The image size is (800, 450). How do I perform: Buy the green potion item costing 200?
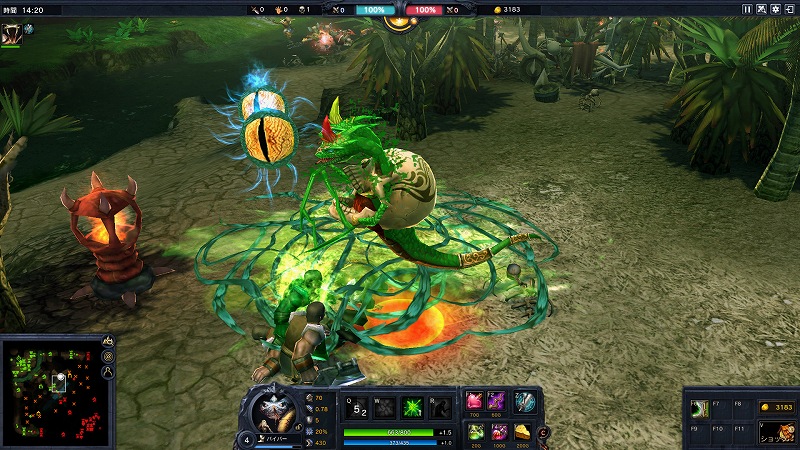pyautogui.click(x=475, y=431)
